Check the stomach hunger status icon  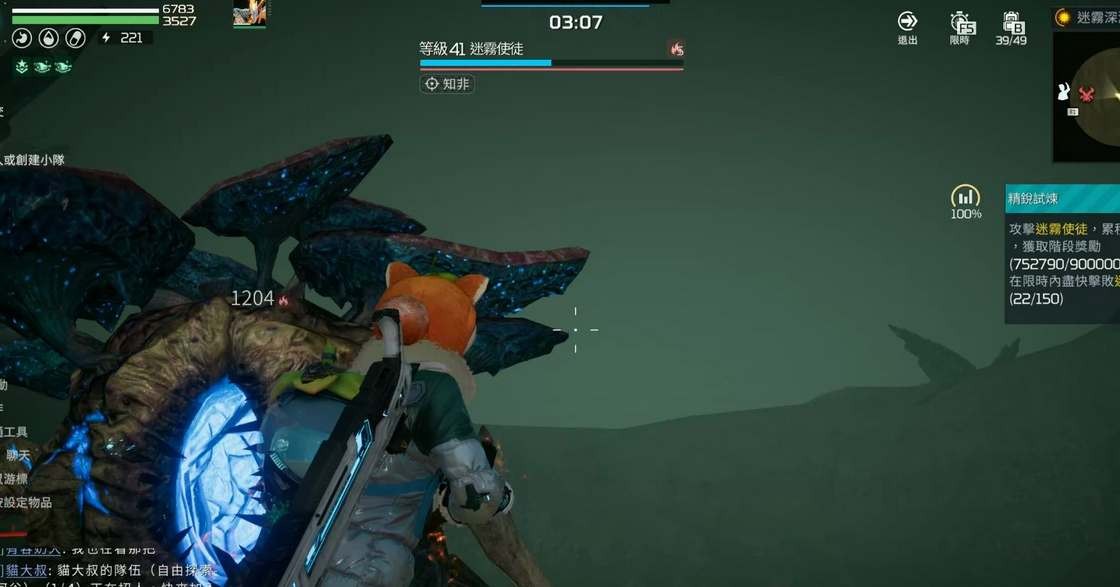pyautogui.click(x=22, y=38)
